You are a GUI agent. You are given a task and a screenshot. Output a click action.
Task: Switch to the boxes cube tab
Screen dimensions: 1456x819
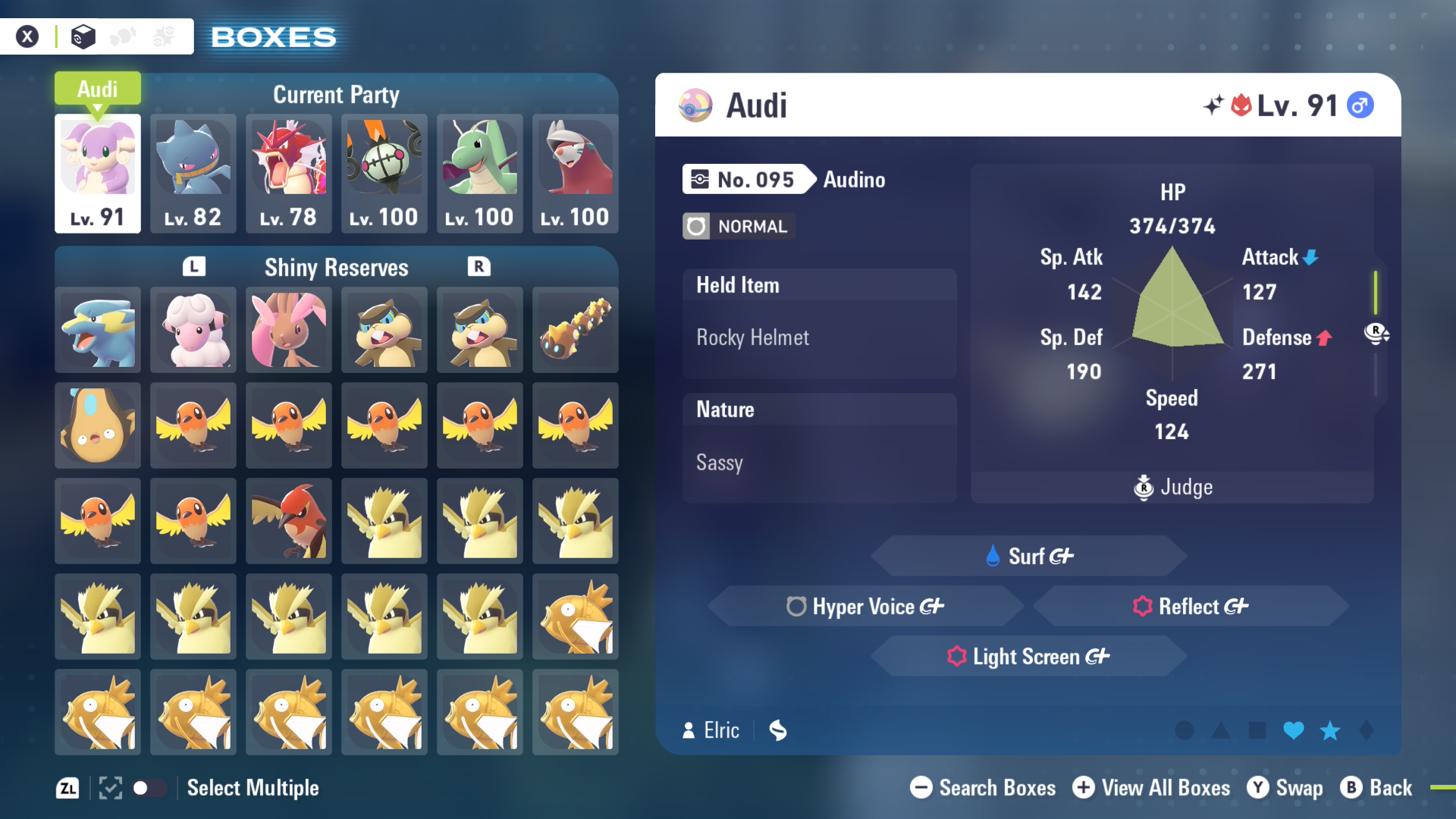click(83, 36)
